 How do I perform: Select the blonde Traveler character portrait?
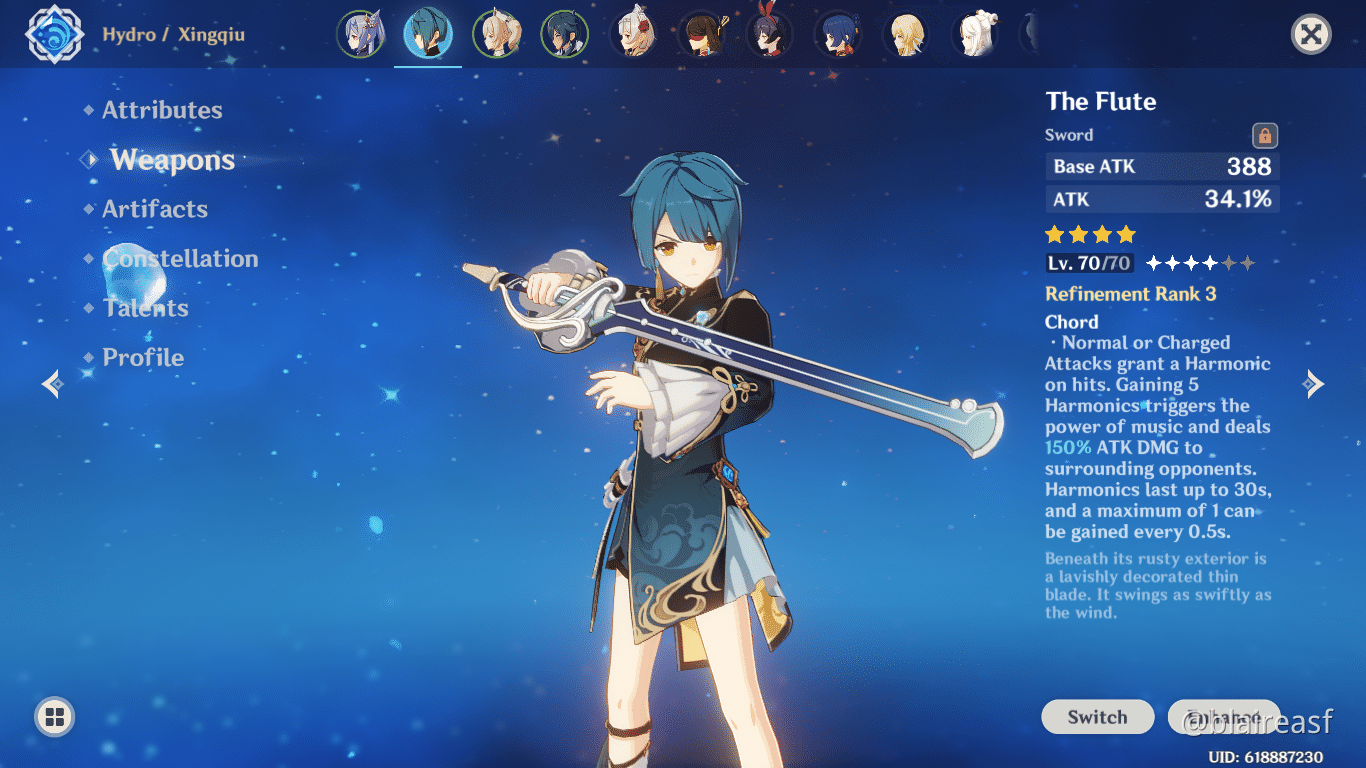pos(905,33)
